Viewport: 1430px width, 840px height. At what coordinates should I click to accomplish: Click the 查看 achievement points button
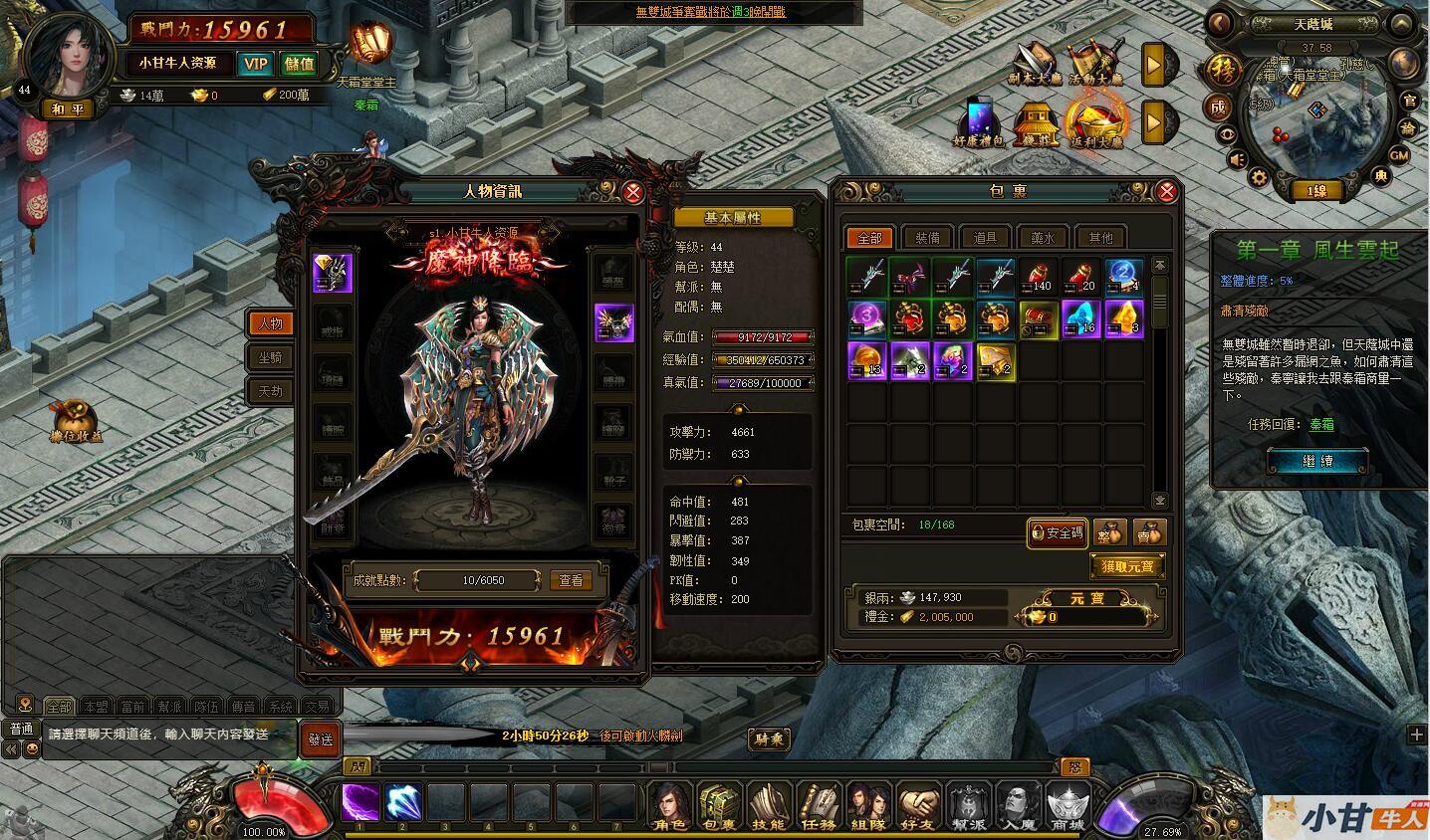click(571, 580)
